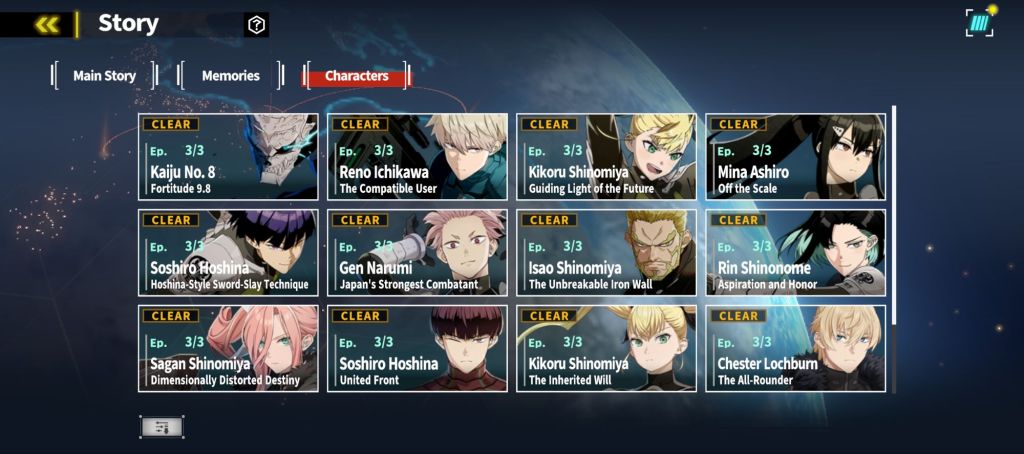Select Isao Shinomiya The Unbreakable Iron Wall
The image size is (1024, 454).
click(606, 252)
